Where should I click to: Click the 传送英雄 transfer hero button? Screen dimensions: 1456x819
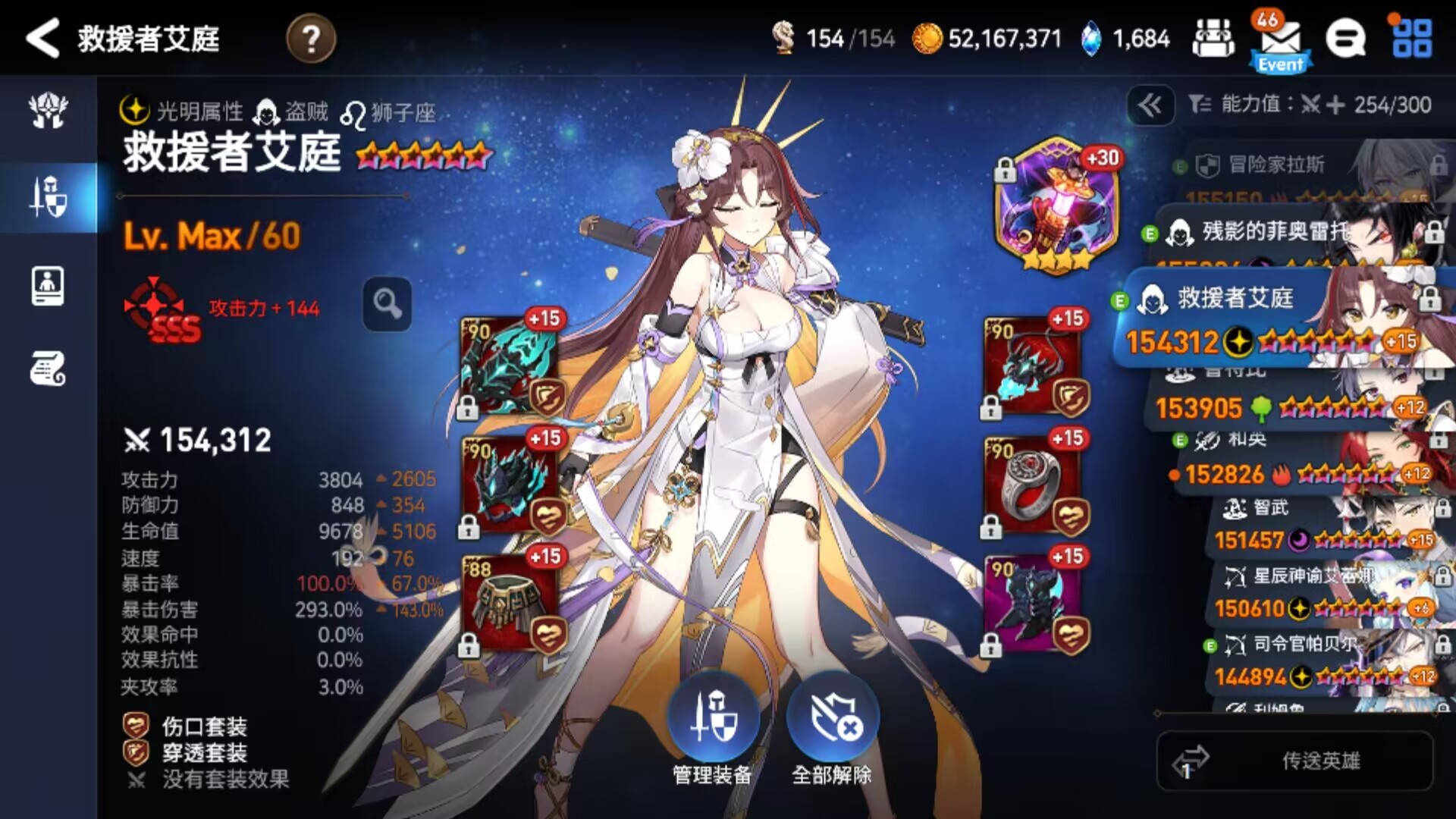1295,761
